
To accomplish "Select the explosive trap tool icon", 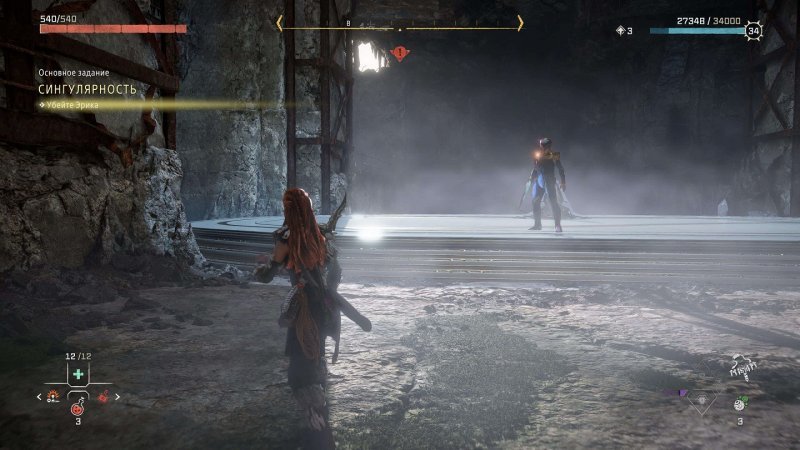I will (x=54, y=397).
